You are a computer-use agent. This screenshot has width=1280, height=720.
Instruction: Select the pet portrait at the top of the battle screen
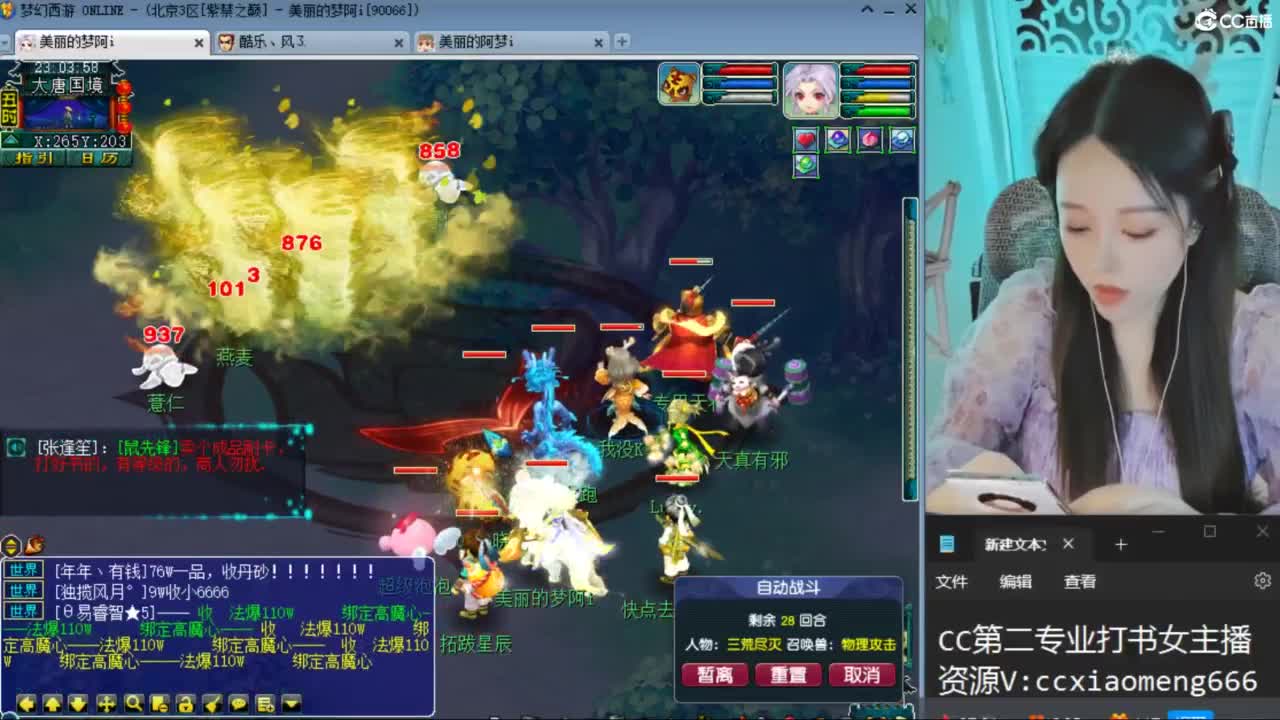coord(680,83)
